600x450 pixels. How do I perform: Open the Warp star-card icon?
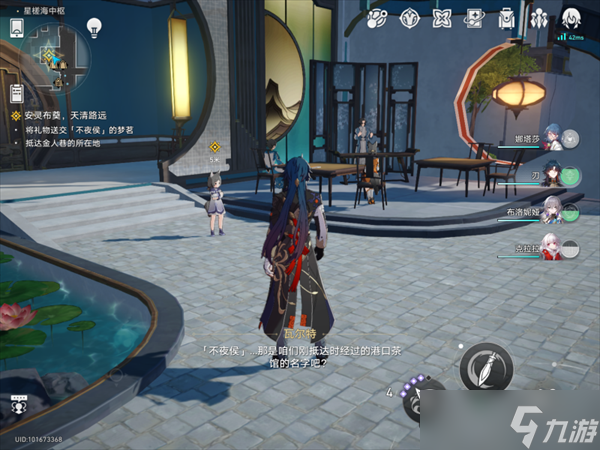[475, 18]
